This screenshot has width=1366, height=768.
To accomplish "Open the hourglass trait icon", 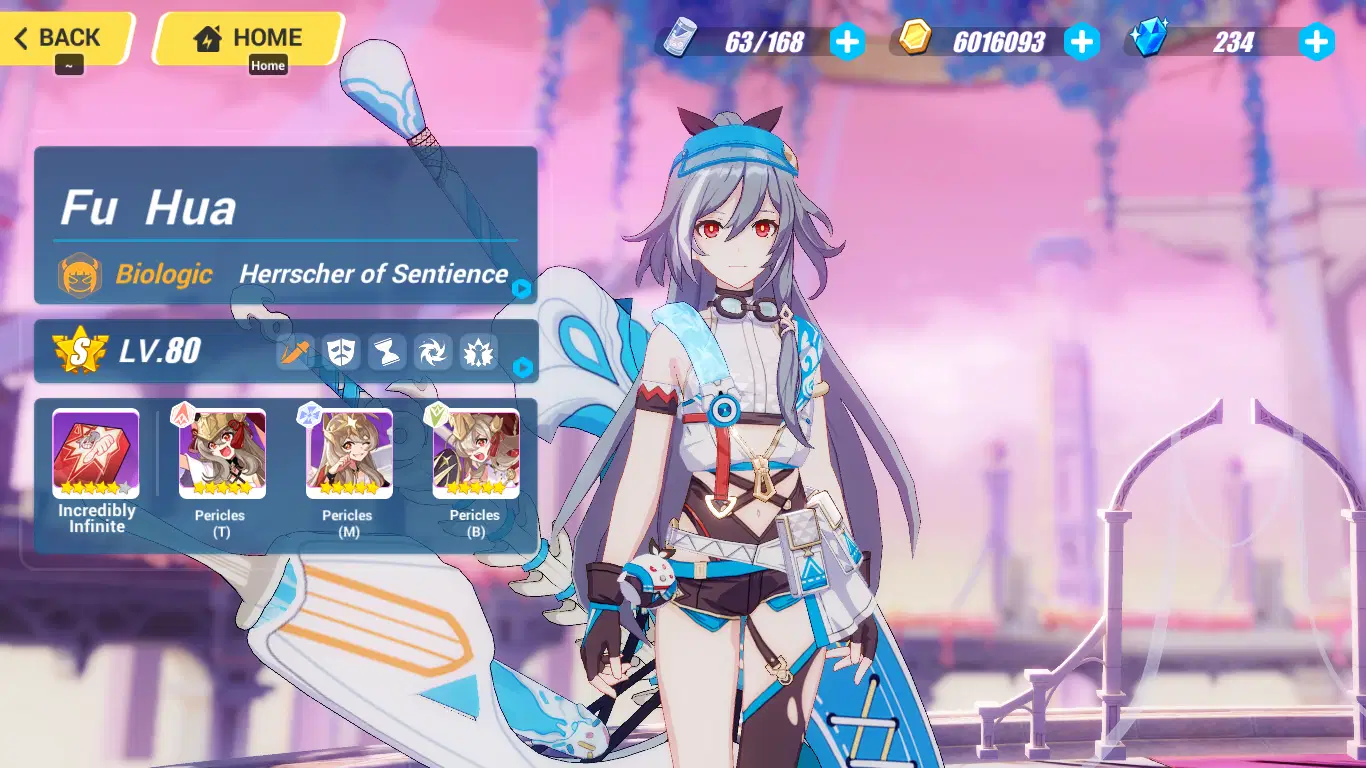I will tap(388, 352).
